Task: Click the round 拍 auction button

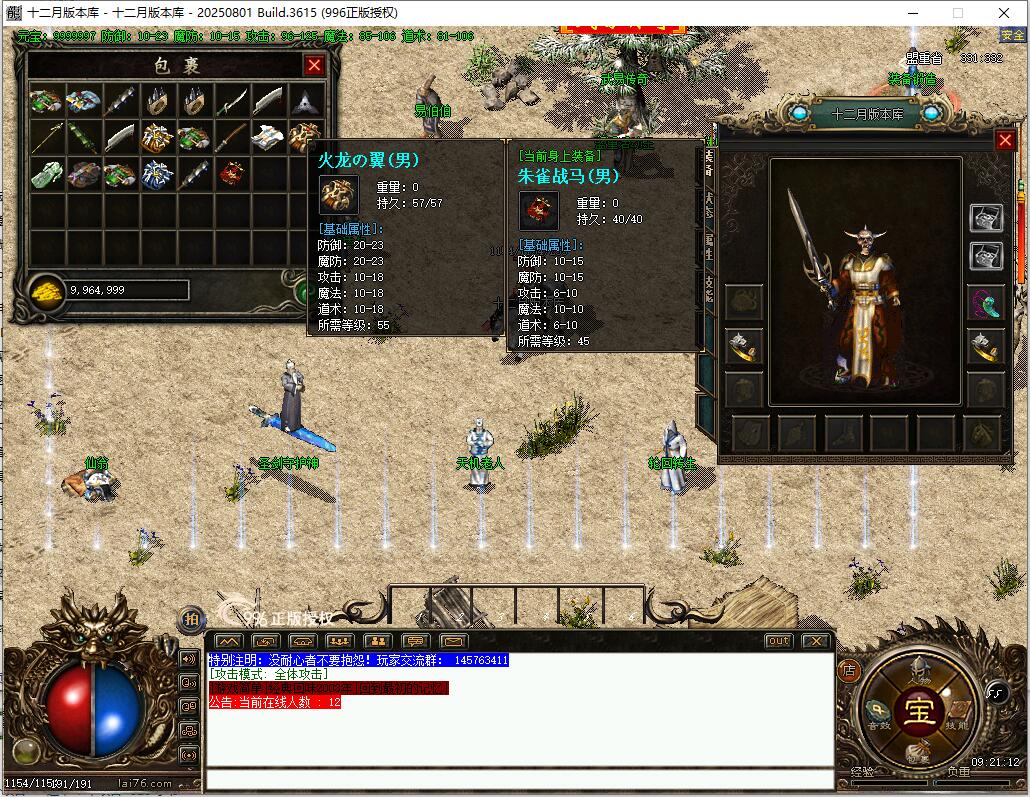Action: [190, 619]
